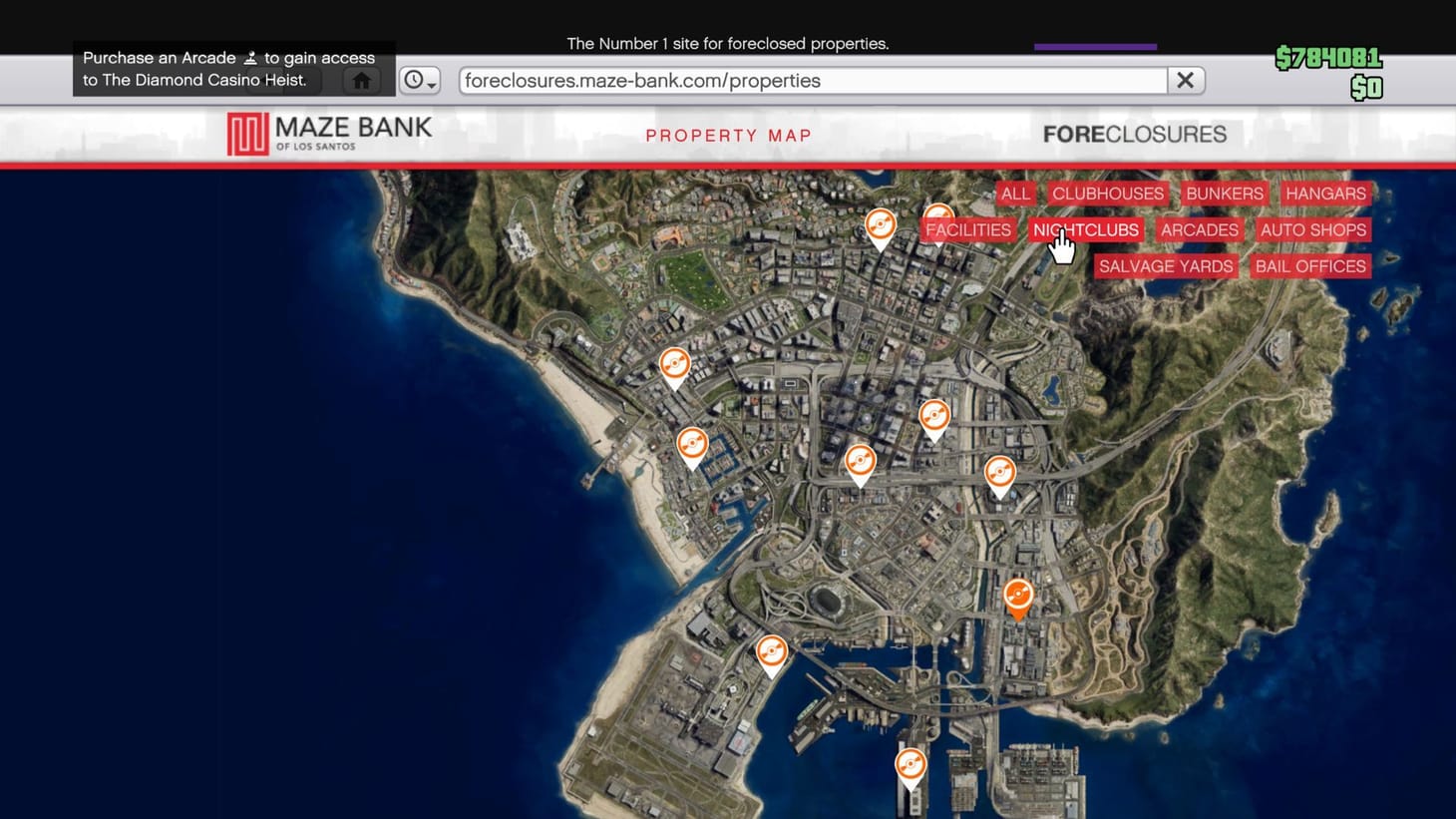Select the nightclub pin near Del Perro beach

pyautogui.click(x=674, y=365)
